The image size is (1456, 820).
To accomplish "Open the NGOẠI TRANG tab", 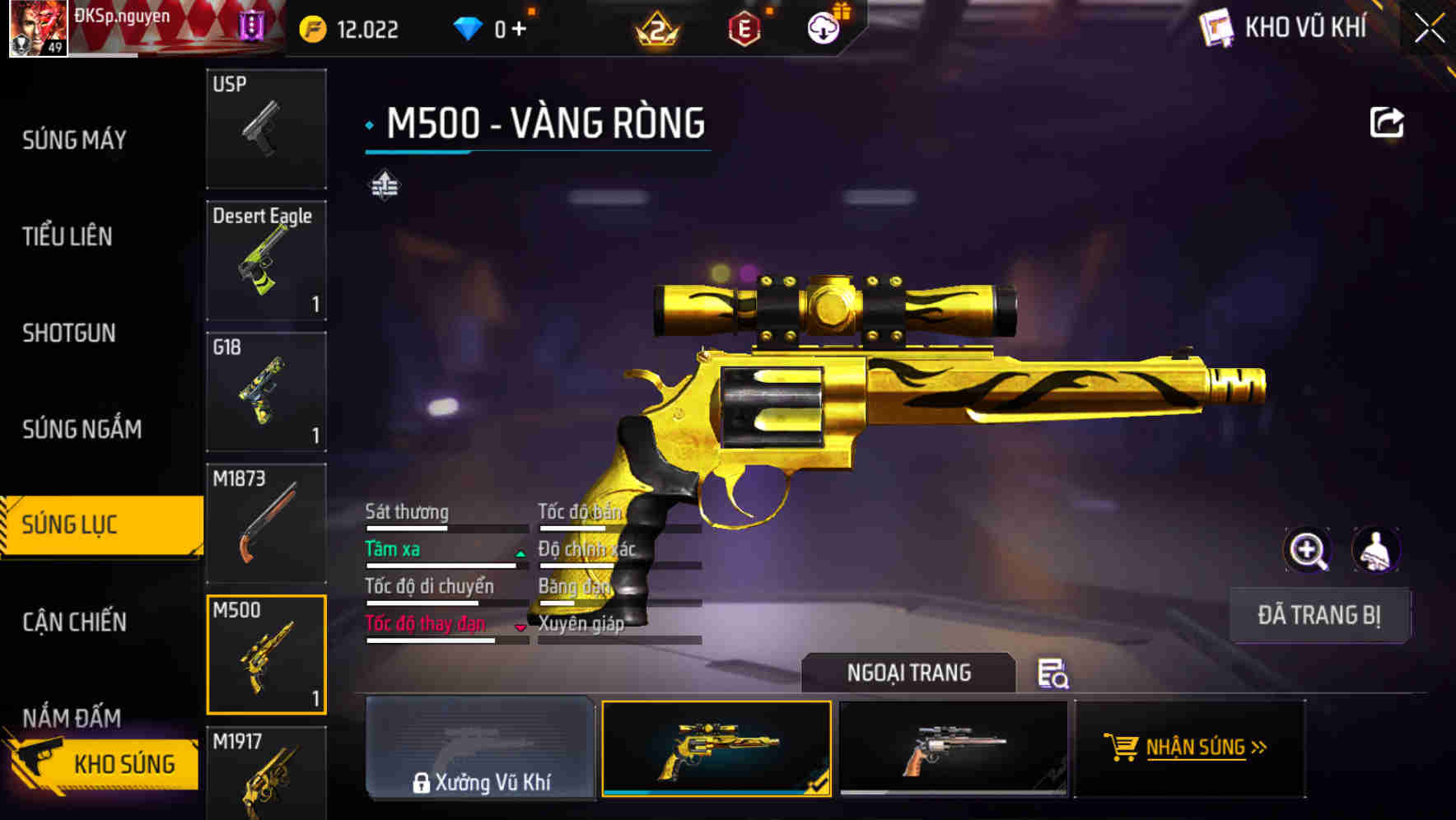I will point(909,673).
